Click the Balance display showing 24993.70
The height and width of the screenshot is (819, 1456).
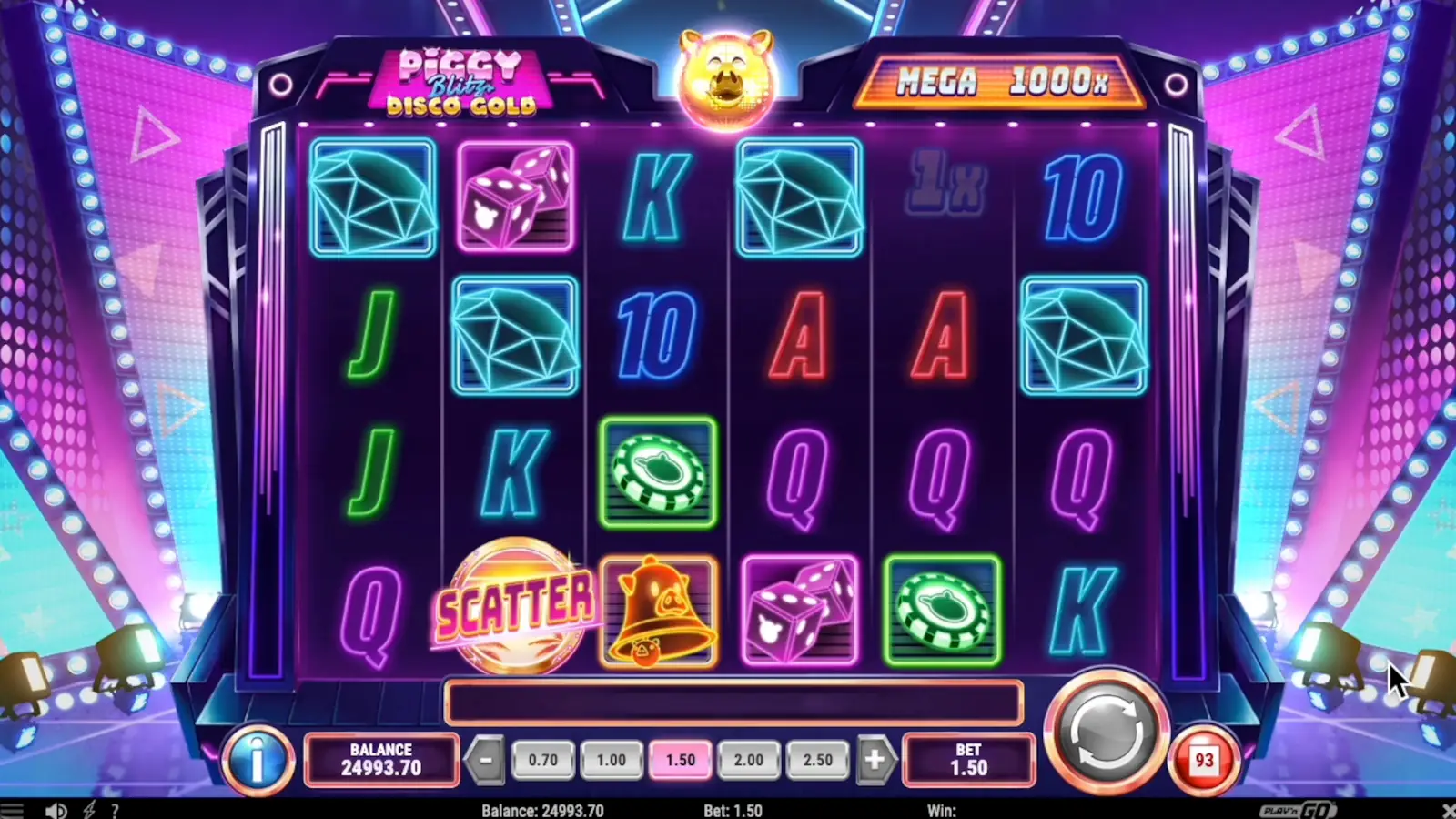(382, 759)
